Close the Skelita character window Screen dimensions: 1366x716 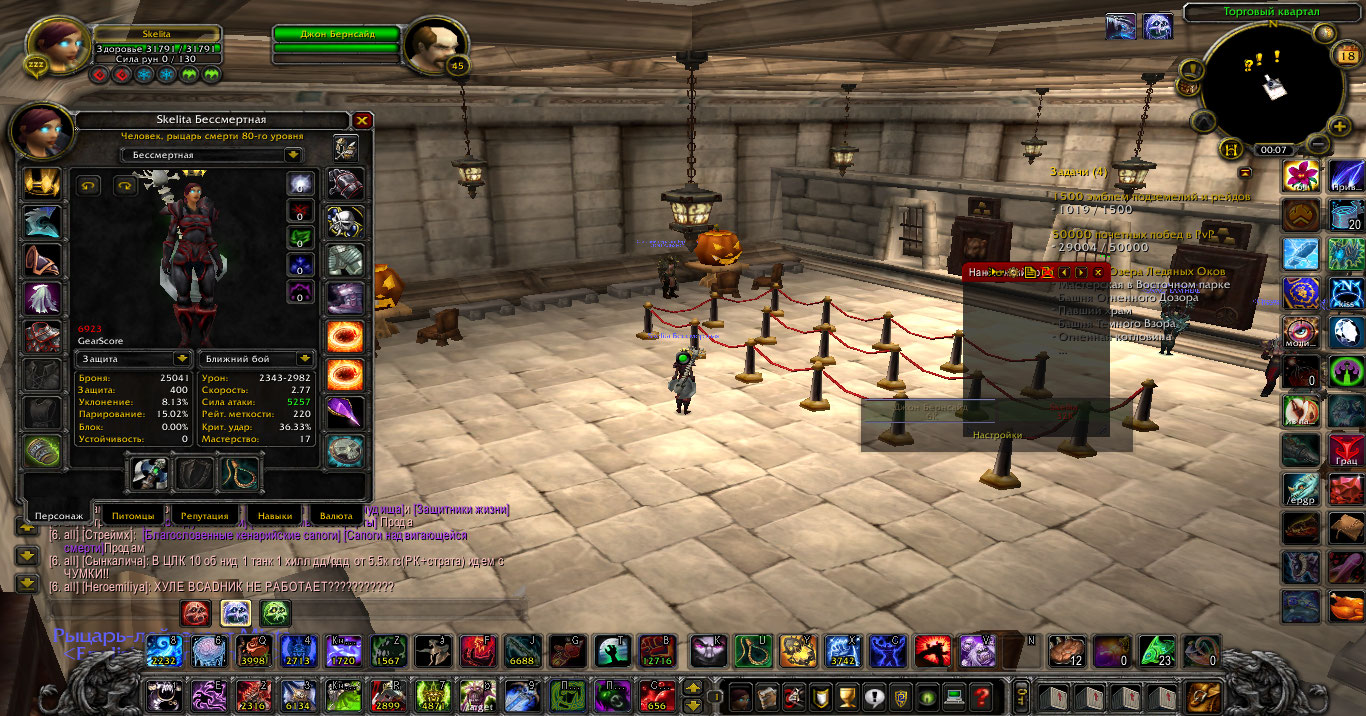click(x=363, y=120)
